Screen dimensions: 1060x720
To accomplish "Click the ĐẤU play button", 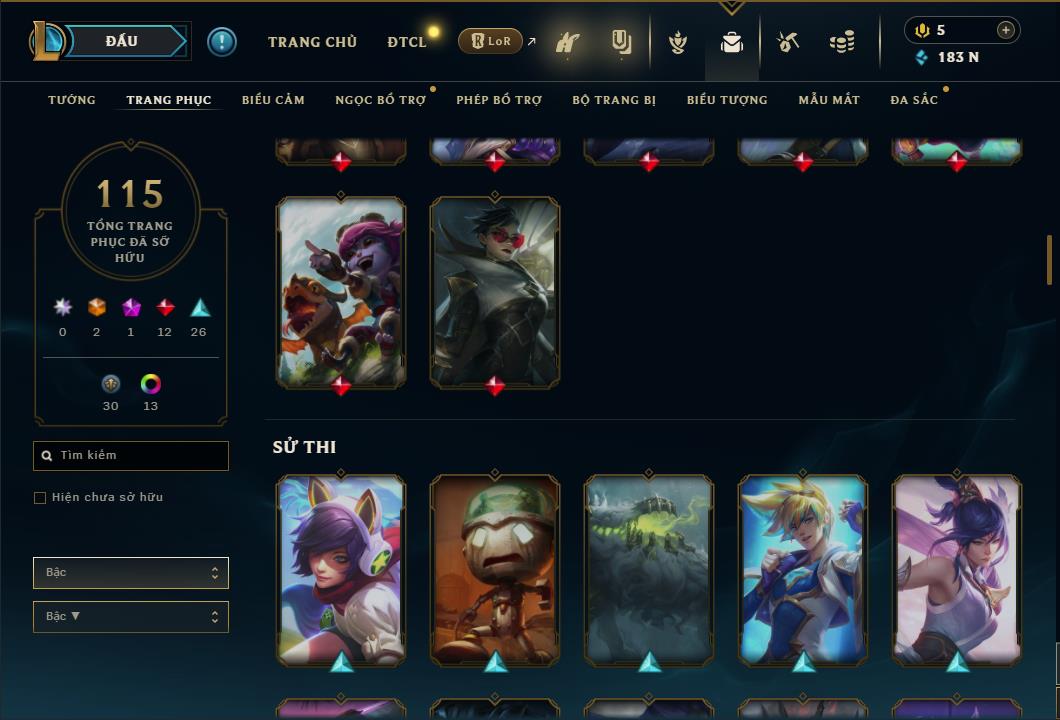I will (x=121, y=41).
